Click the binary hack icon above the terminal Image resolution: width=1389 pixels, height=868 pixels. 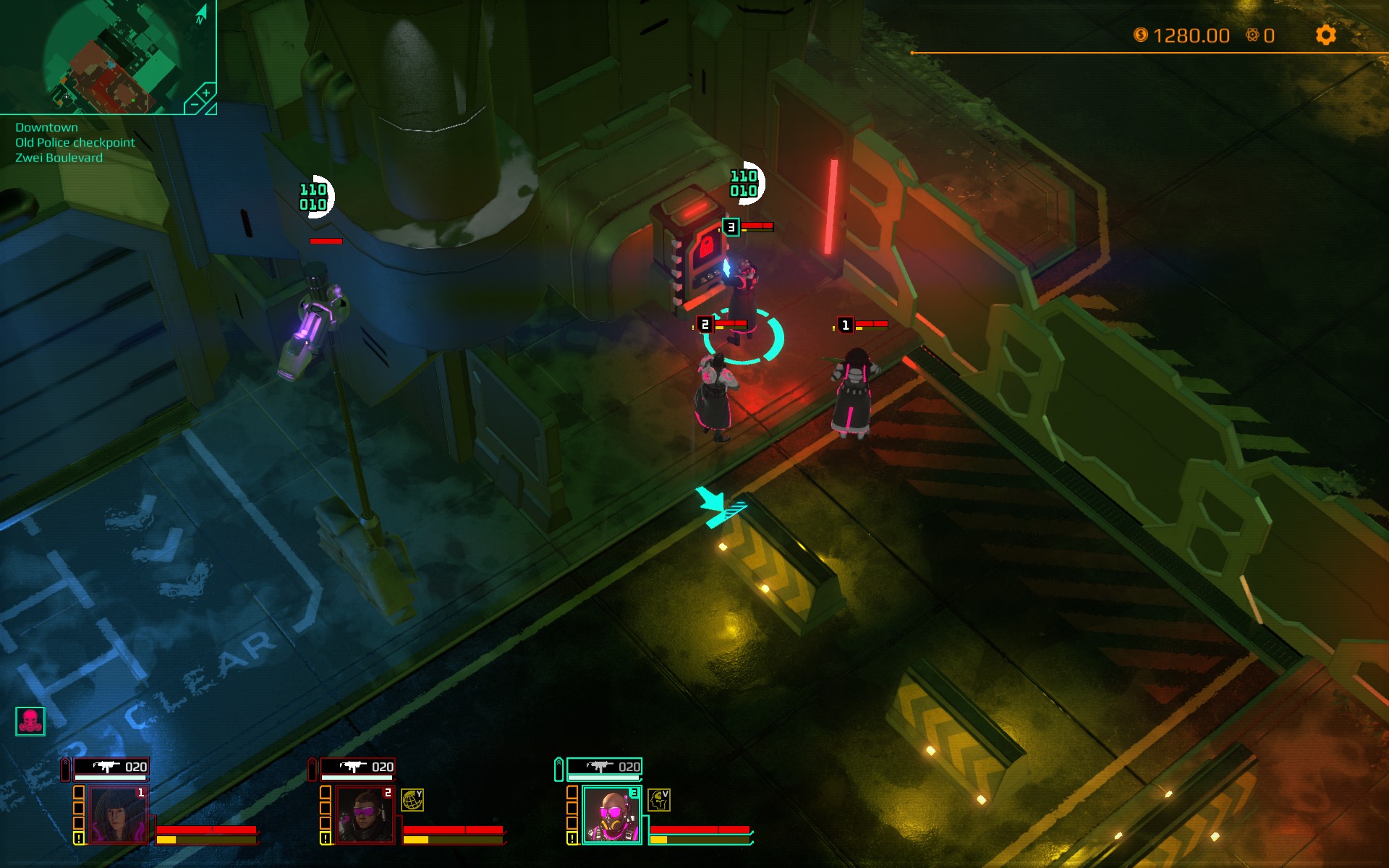[744, 183]
